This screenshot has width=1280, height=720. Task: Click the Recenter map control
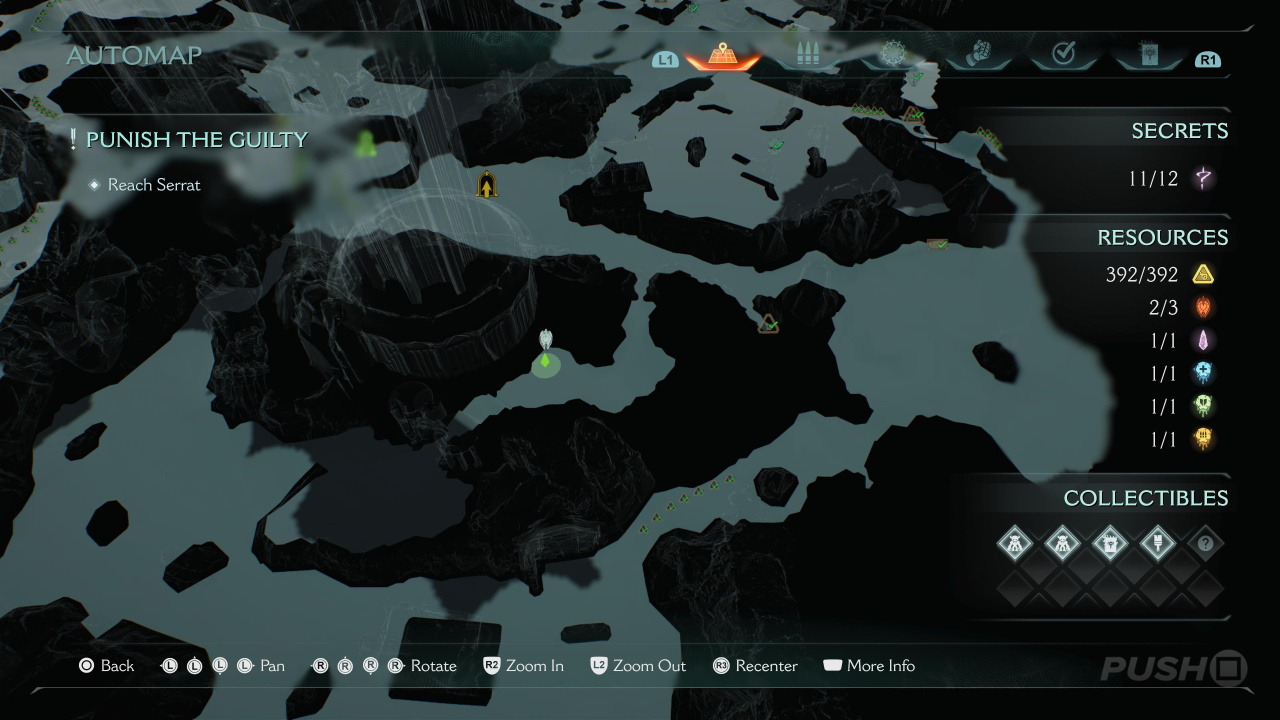pyautogui.click(x=755, y=666)
